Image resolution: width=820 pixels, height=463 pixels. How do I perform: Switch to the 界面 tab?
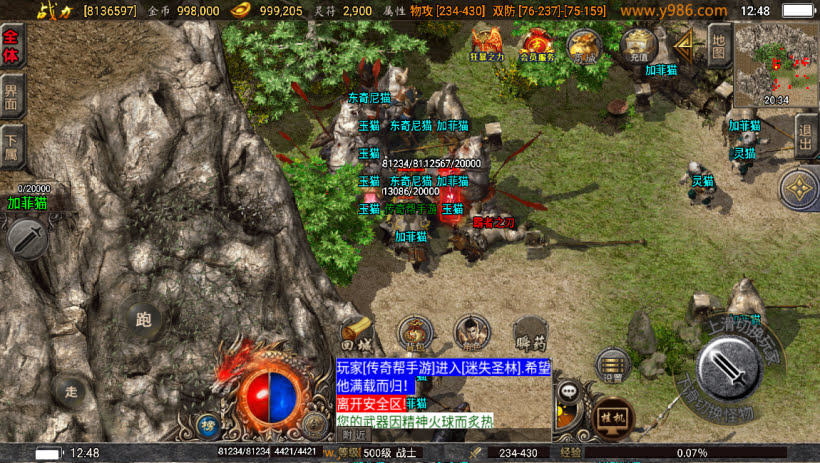pyautogui.click(x=13, y=97)
